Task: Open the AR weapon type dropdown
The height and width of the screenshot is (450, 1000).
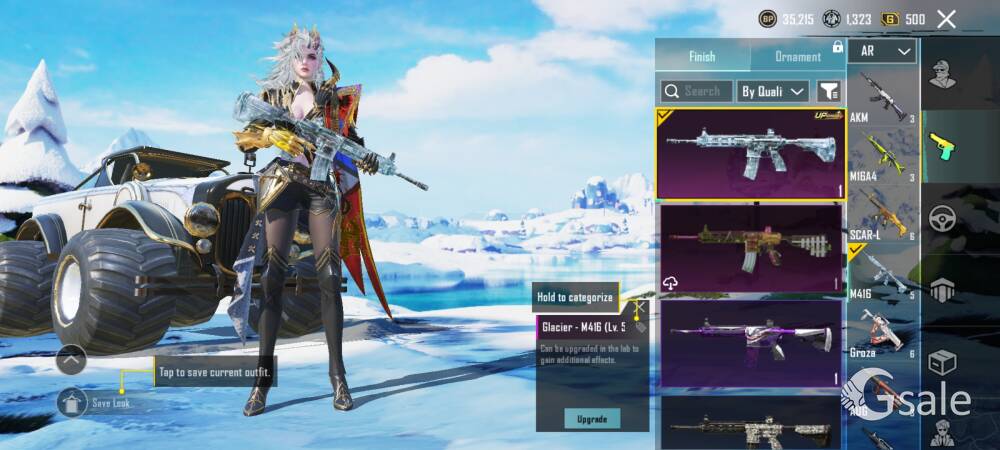Action: click(883, 51)
